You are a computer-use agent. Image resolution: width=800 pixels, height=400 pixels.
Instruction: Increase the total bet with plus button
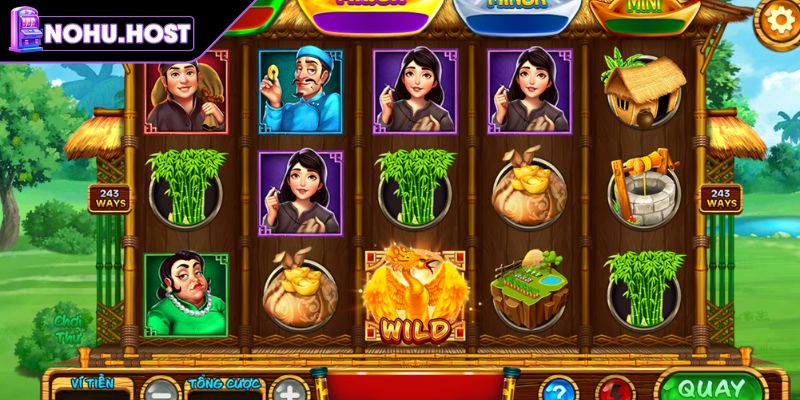click(288, 390)
